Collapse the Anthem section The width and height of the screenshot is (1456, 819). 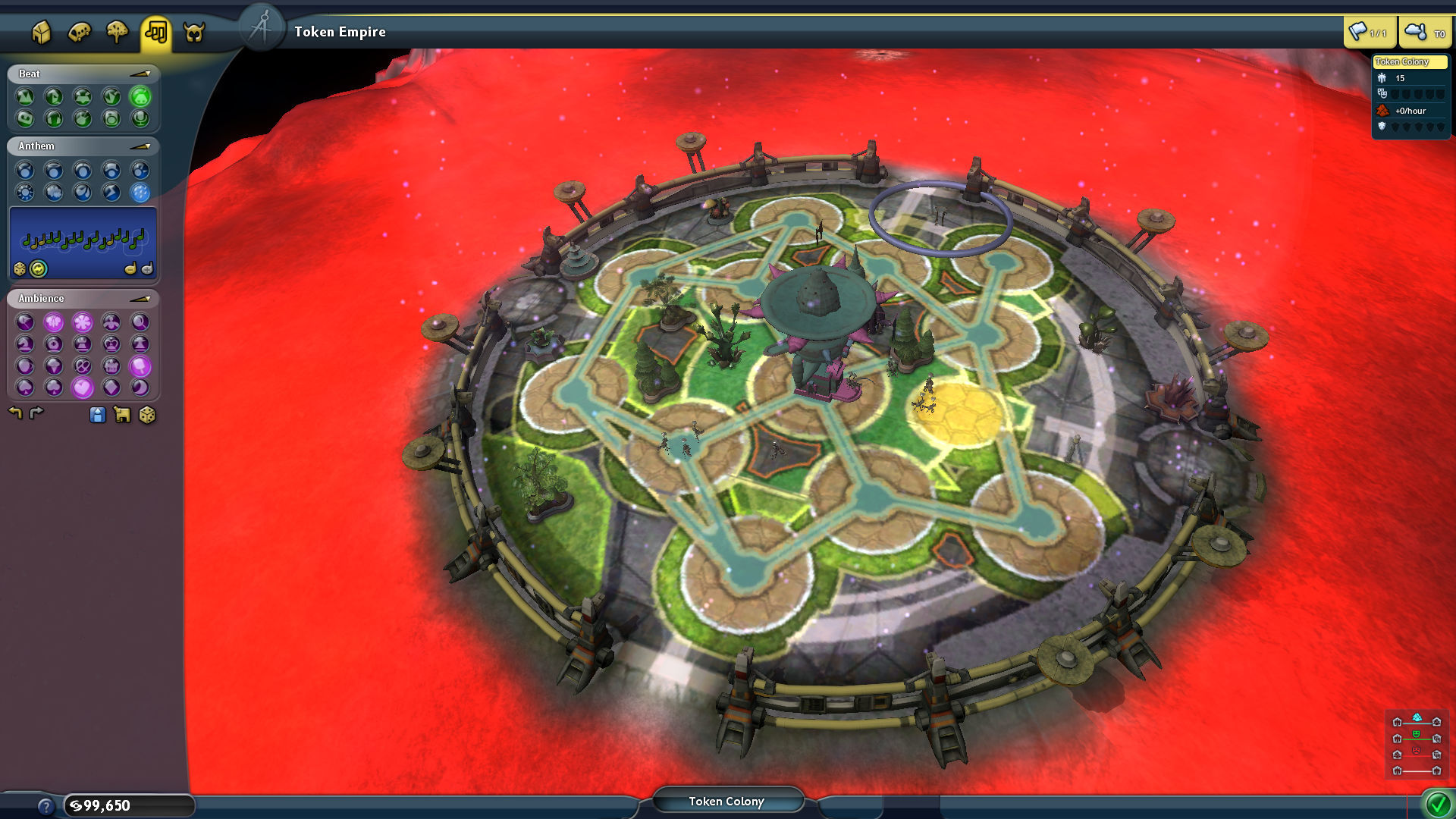(x=140, y=146)
